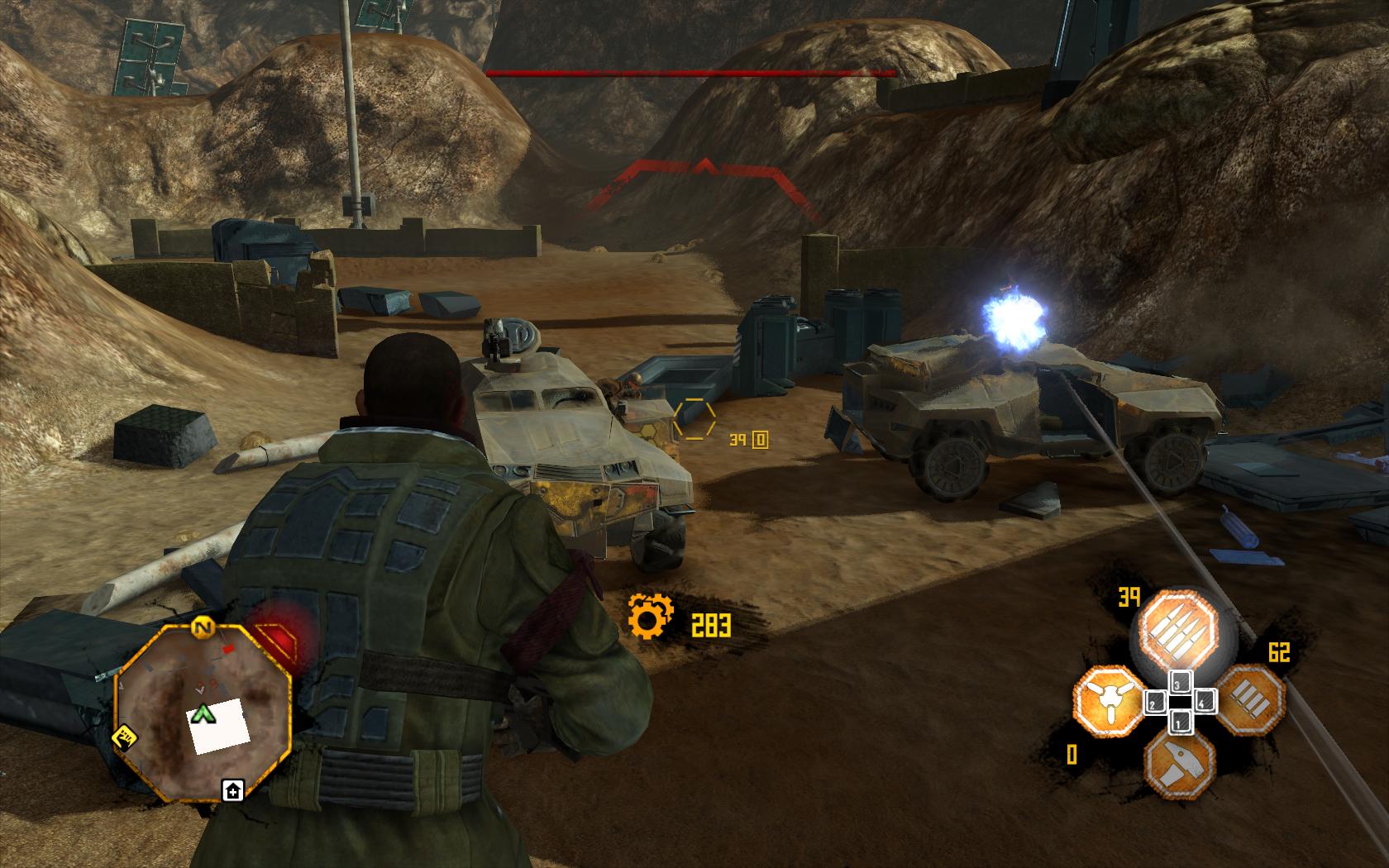Click the red alert indicator beside the minimap
This screenshot has height=868, width=1389.
coord(279,642)
